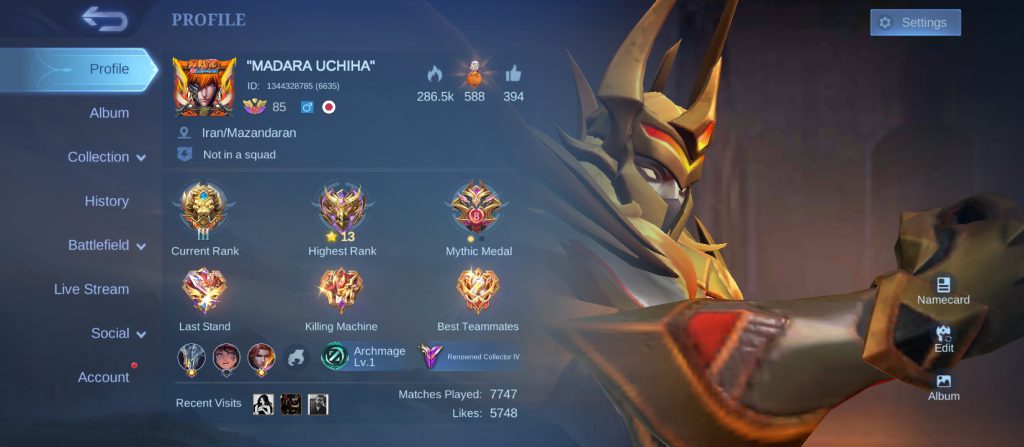The width and height of the screenshot is (1024, 447).
Task: Switch to the Album tab
Action: point(109,113)
